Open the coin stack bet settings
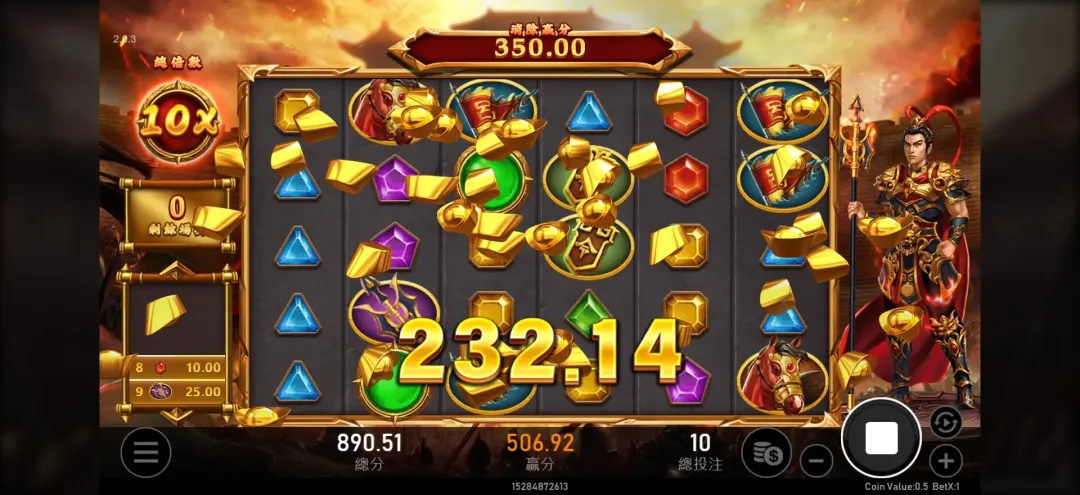Image resolution: width=1080 pixels, height=495 pixels. 767,453
